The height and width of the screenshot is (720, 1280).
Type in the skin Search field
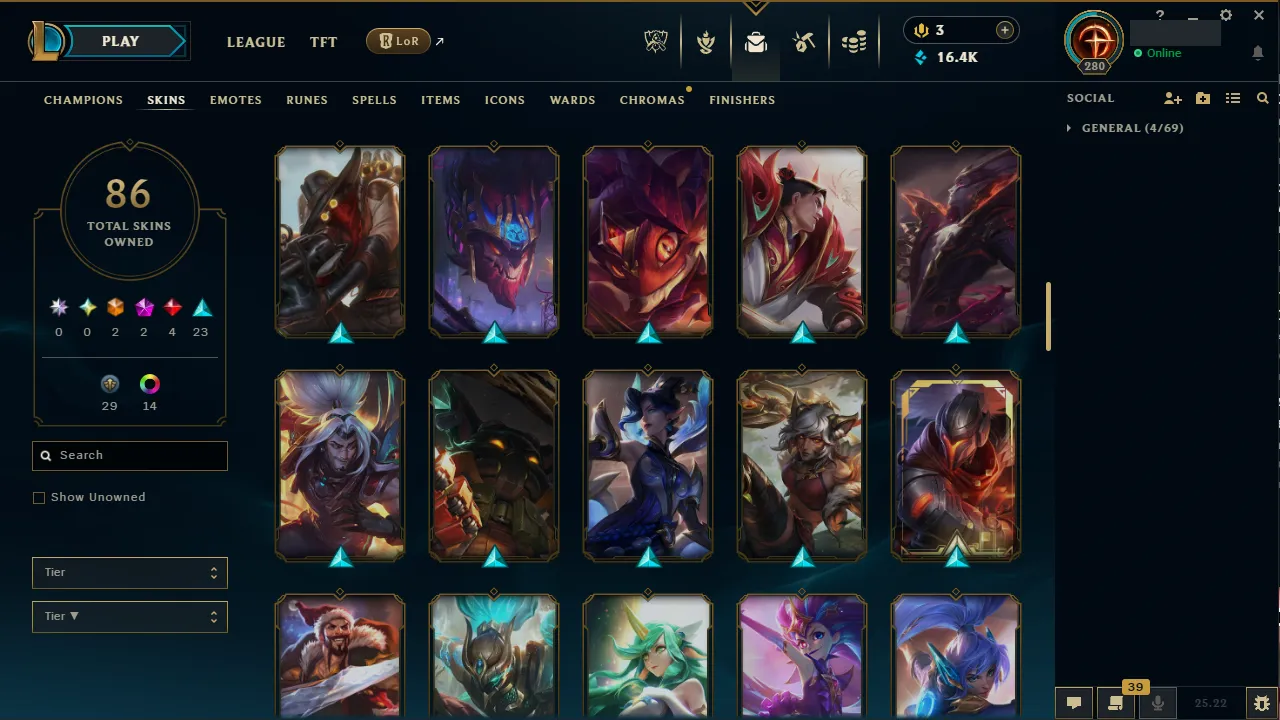(129, 455)
